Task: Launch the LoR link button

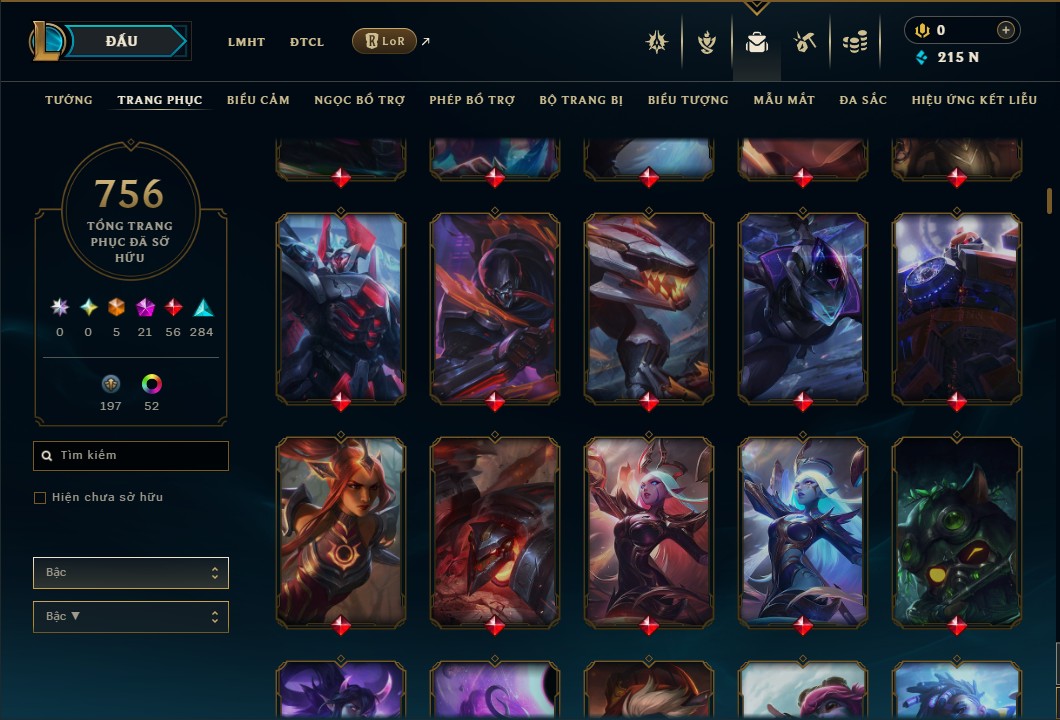Action: (384, 41)
